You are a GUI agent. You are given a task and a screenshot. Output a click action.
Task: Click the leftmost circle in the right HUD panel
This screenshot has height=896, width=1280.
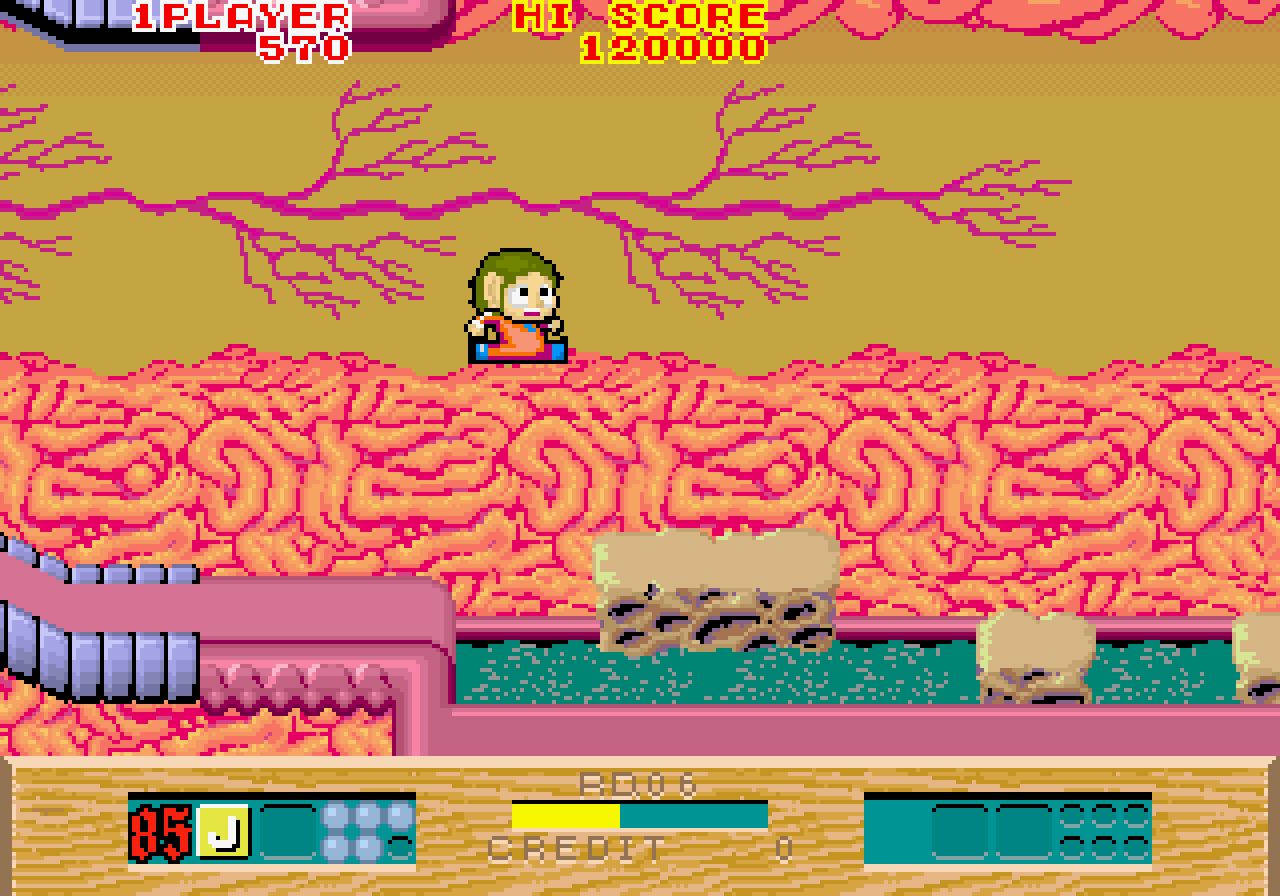1073,815
